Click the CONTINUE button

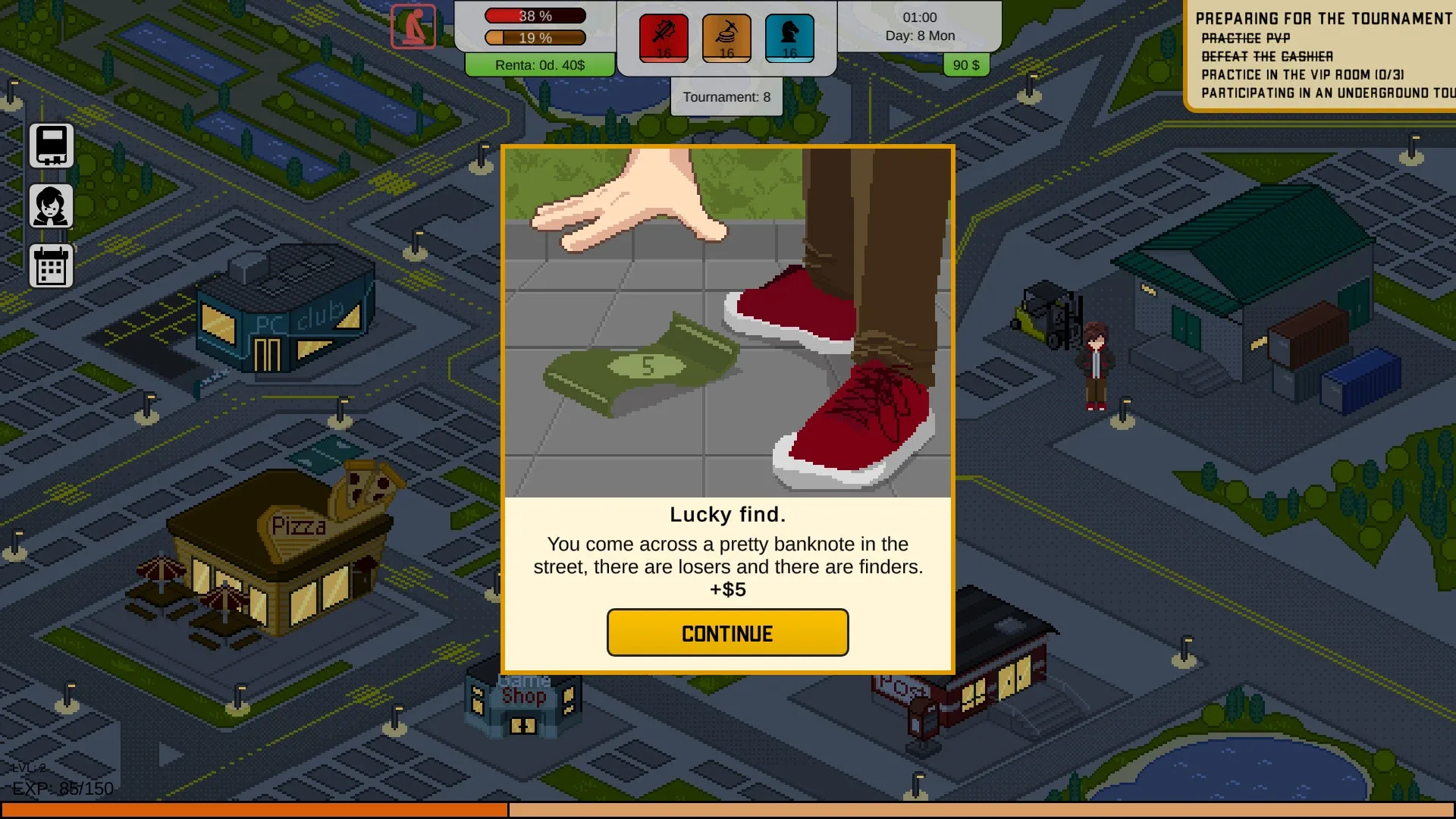click(x=726, y=632)
